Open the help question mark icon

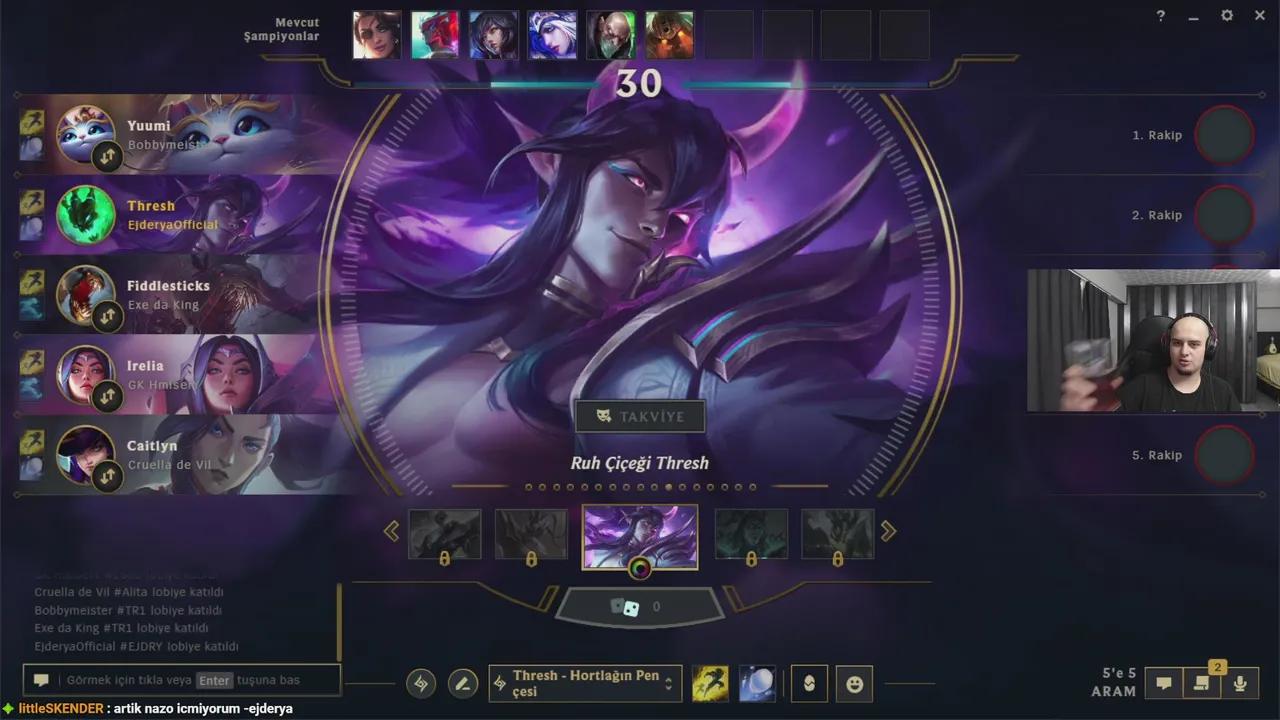click(1158, 16)
